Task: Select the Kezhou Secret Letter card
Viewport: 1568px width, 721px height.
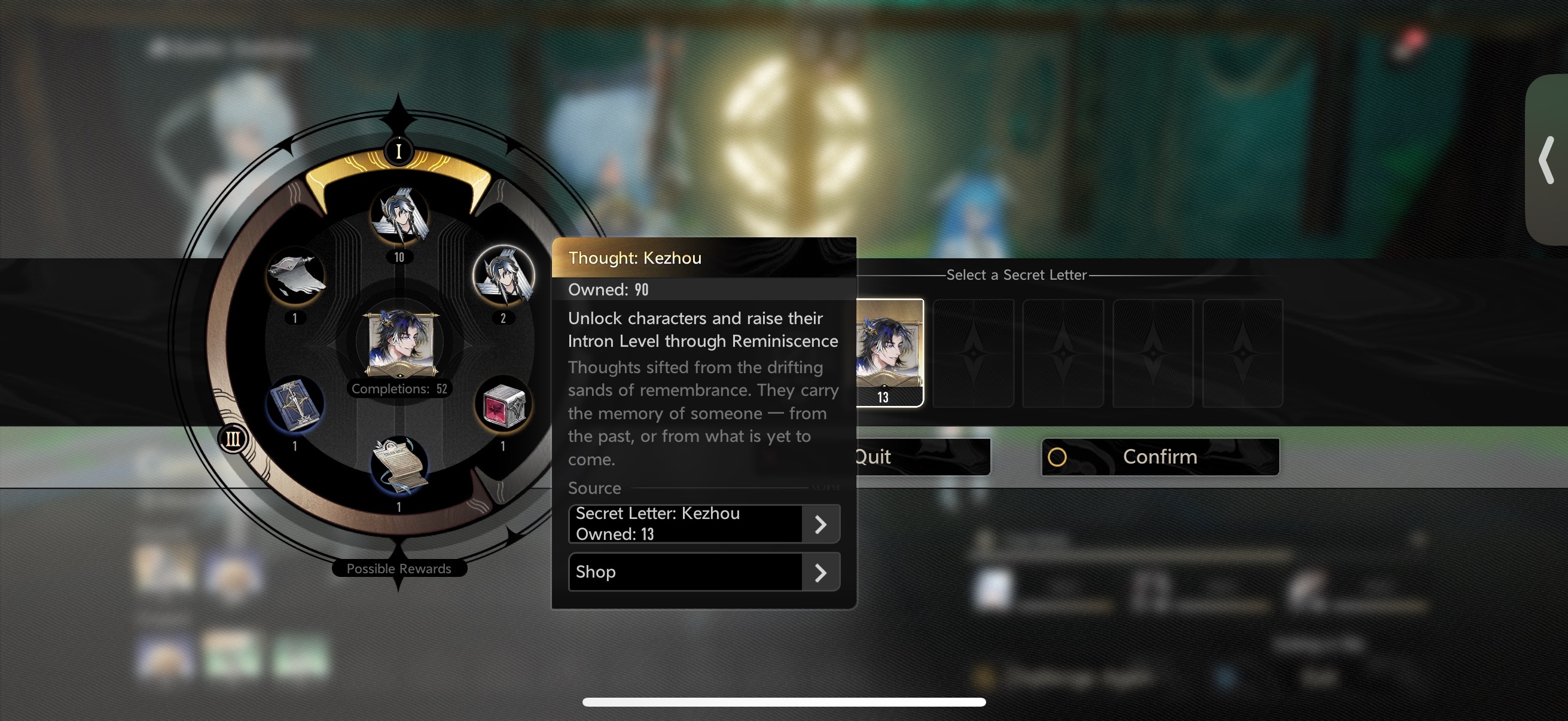Action: tap(889, 352)
